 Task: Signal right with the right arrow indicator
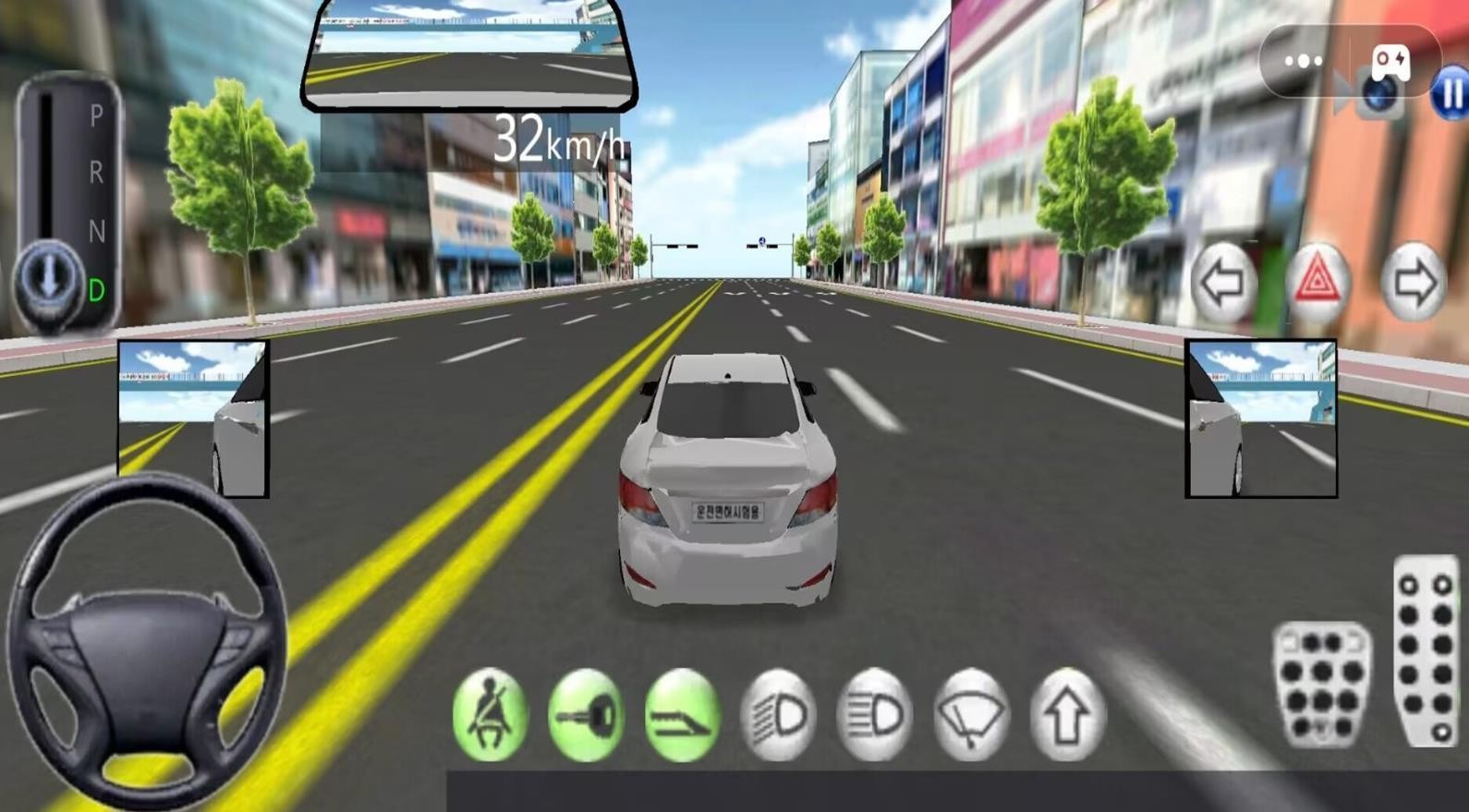click(1413, 283)
